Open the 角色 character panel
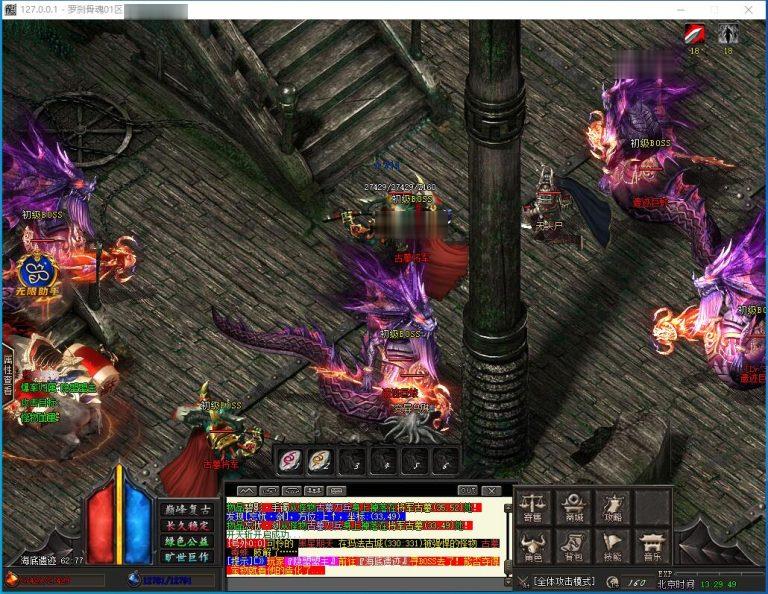Image resolution: width=768 pixels, height=594 pixels. pos(533,546)
